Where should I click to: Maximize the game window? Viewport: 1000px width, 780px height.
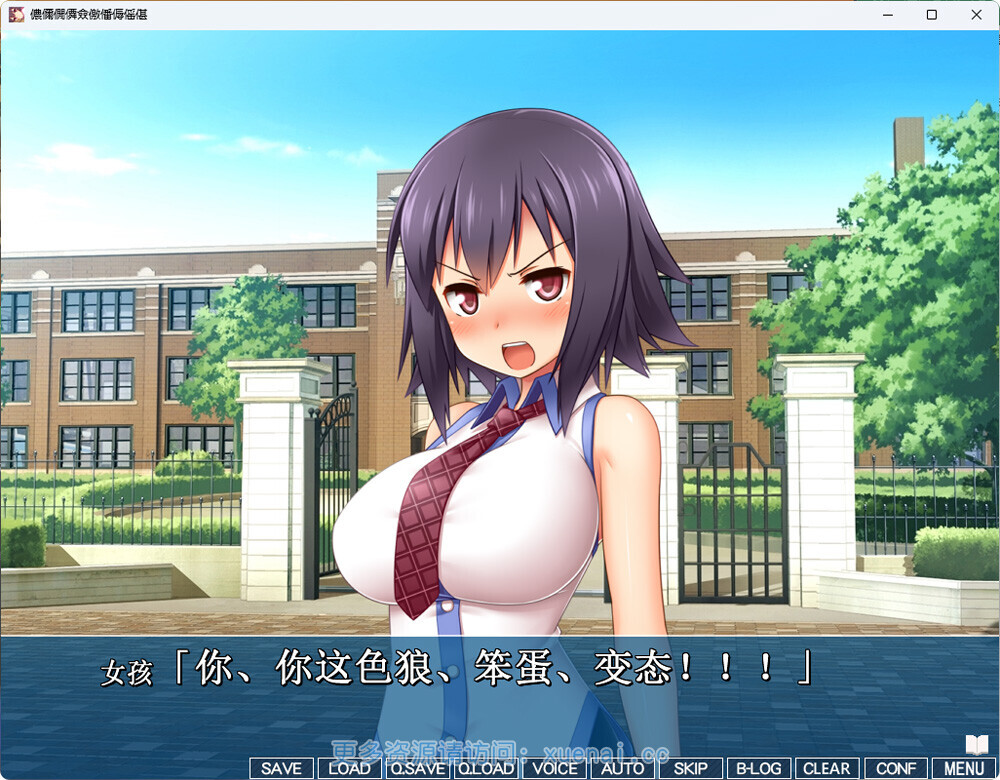point(932,15)
